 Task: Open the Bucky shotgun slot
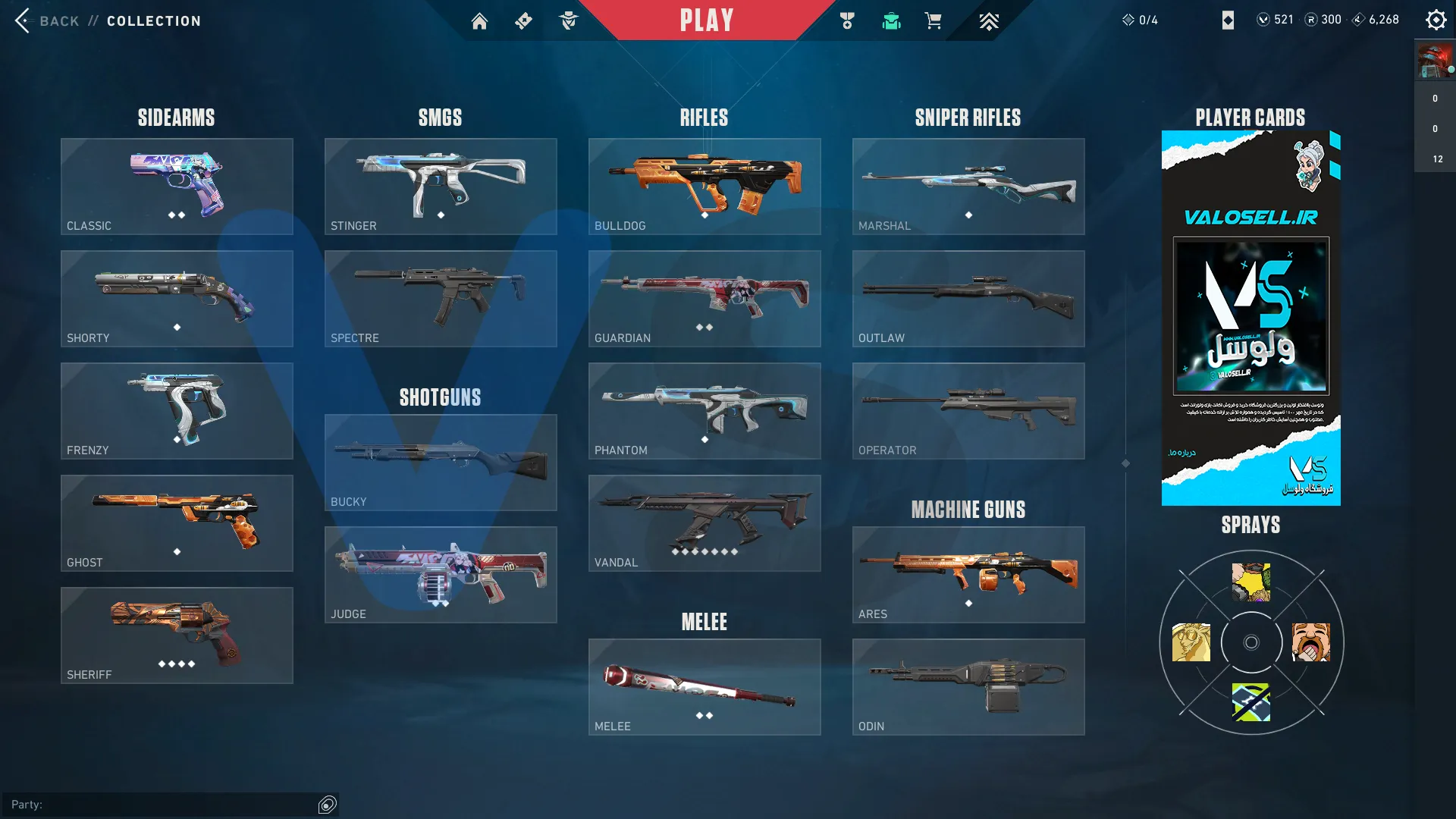pyautogui.click(x=441, y=463)
